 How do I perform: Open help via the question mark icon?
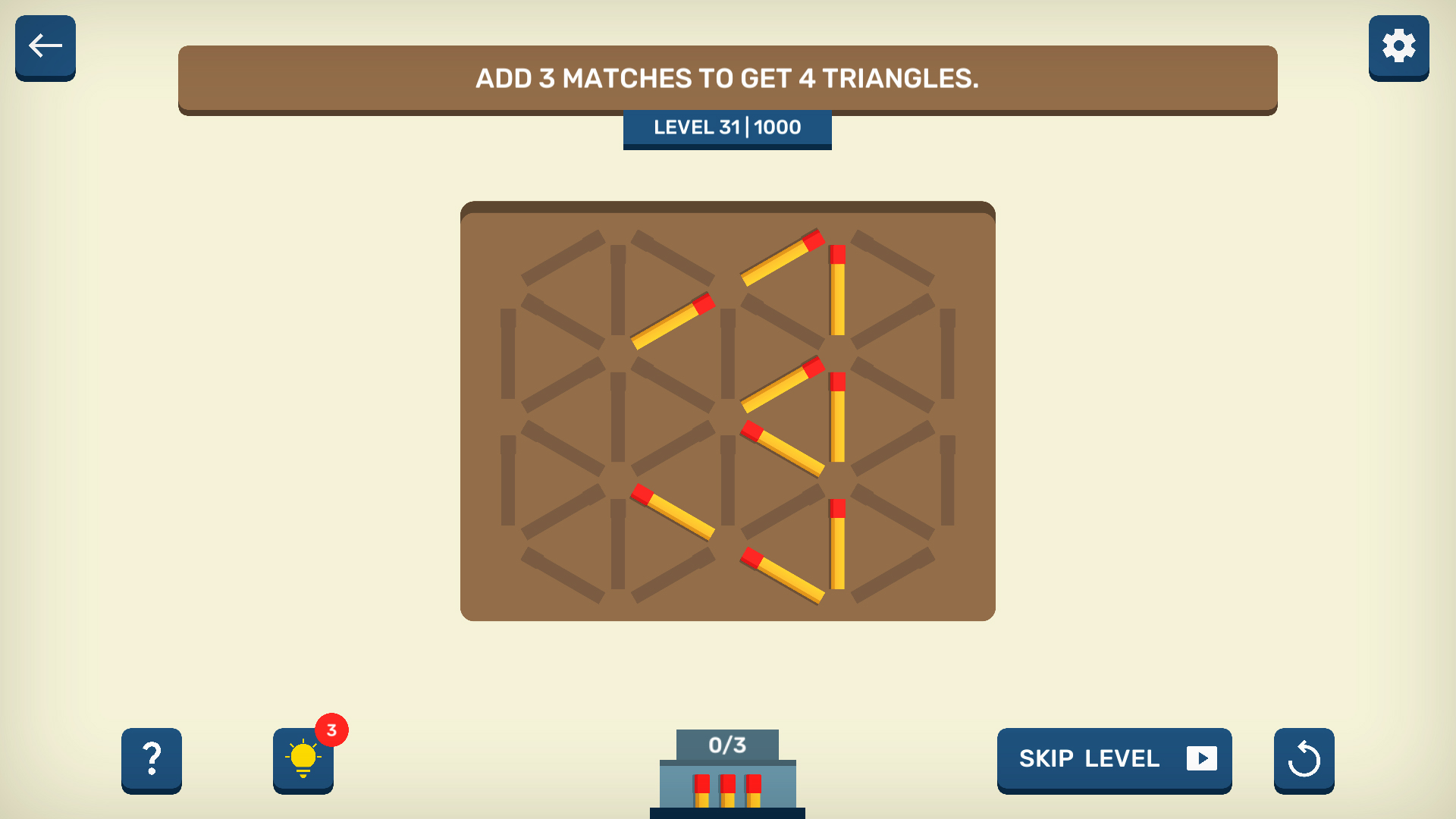pos(151,761)
